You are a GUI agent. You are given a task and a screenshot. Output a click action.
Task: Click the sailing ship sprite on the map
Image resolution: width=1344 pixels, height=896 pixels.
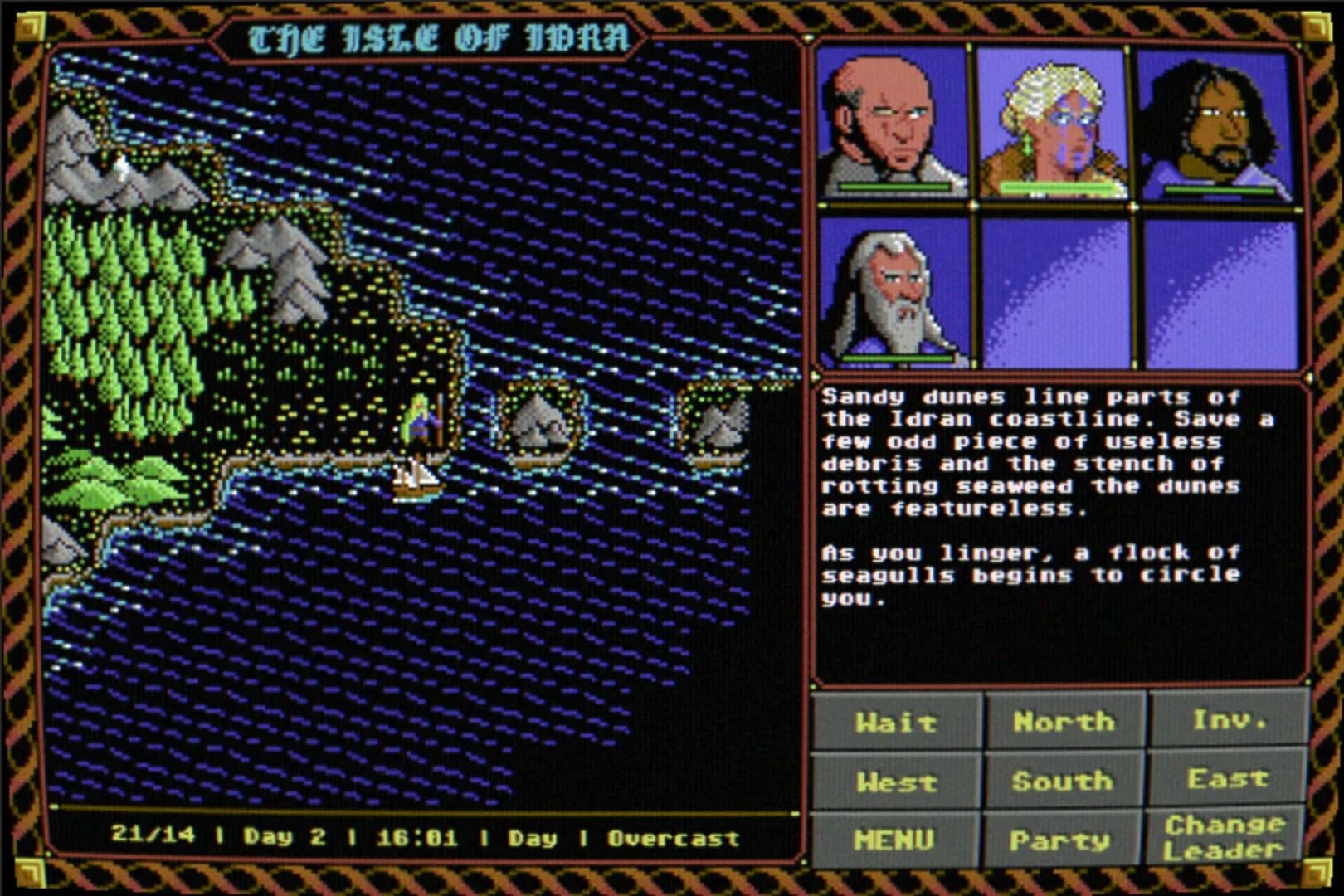[415, 481]
